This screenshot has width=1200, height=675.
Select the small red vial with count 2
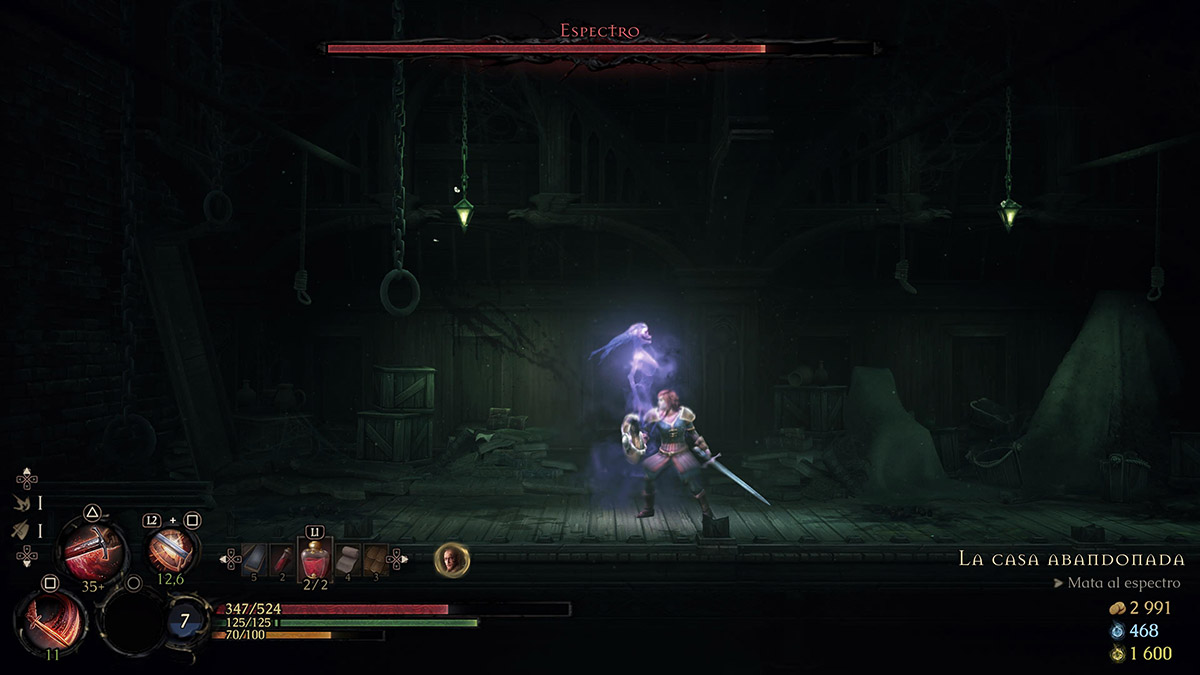(283, 560)
